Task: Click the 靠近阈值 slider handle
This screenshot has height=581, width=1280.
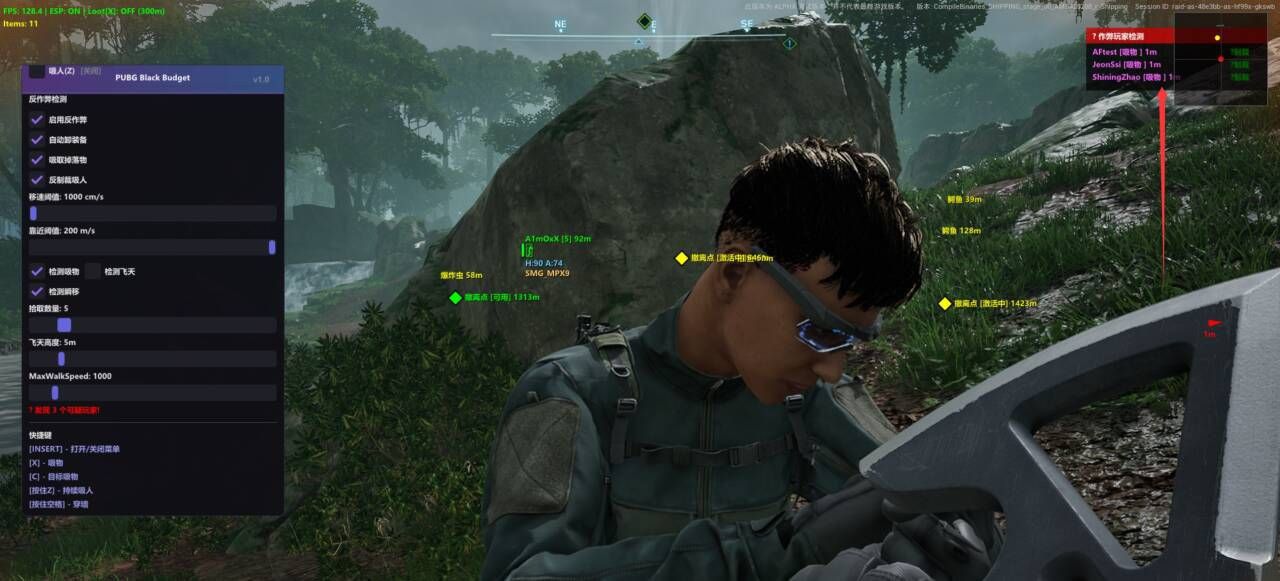Action: tap(272, 247)
